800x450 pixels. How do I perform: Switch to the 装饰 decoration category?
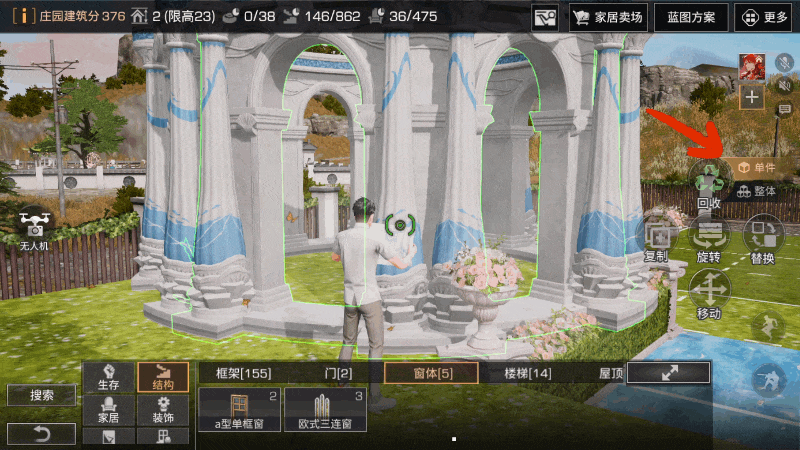click(x=162, y=409)
